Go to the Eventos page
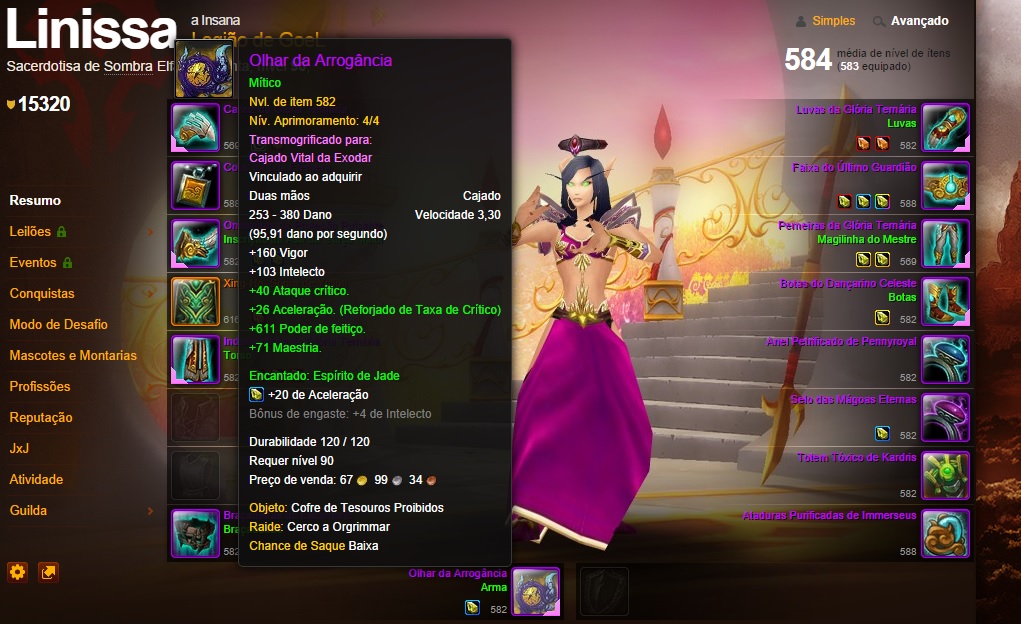 click(33, 262)
